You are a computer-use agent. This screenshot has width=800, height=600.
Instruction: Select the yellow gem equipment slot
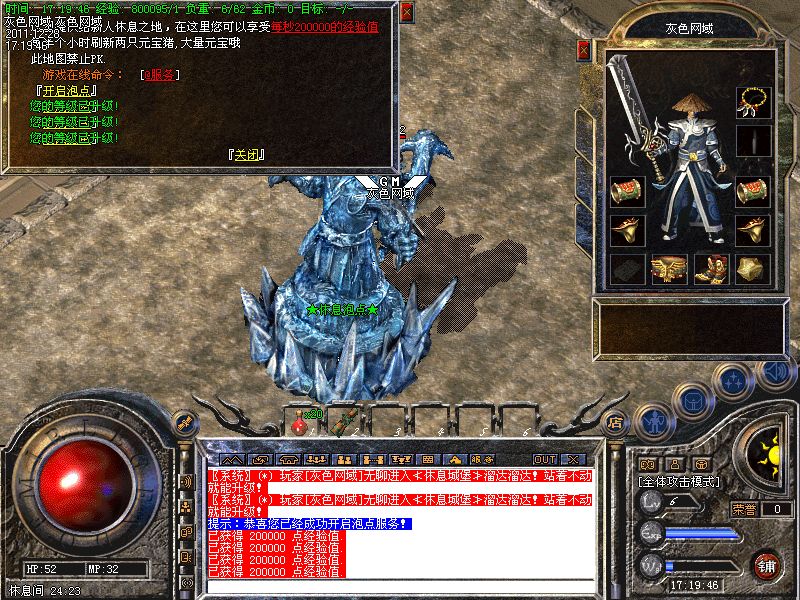click(753, 268)
